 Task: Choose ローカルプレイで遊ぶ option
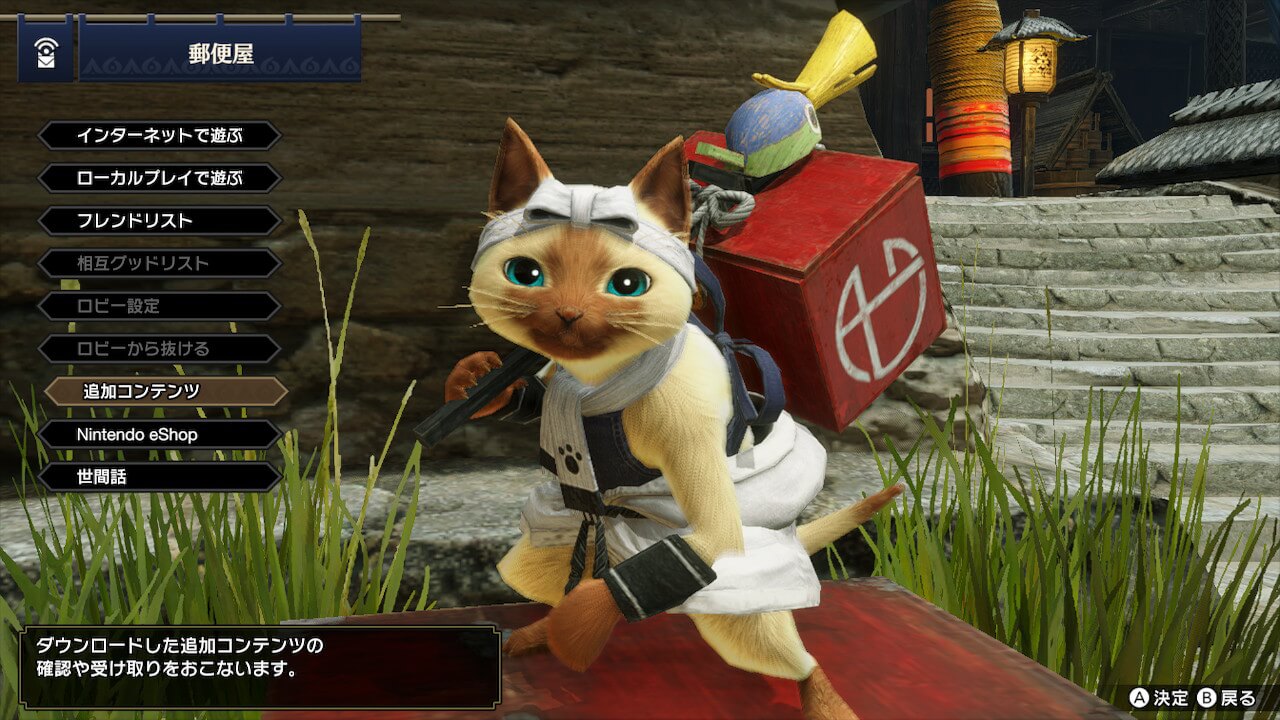coord(159,178)
